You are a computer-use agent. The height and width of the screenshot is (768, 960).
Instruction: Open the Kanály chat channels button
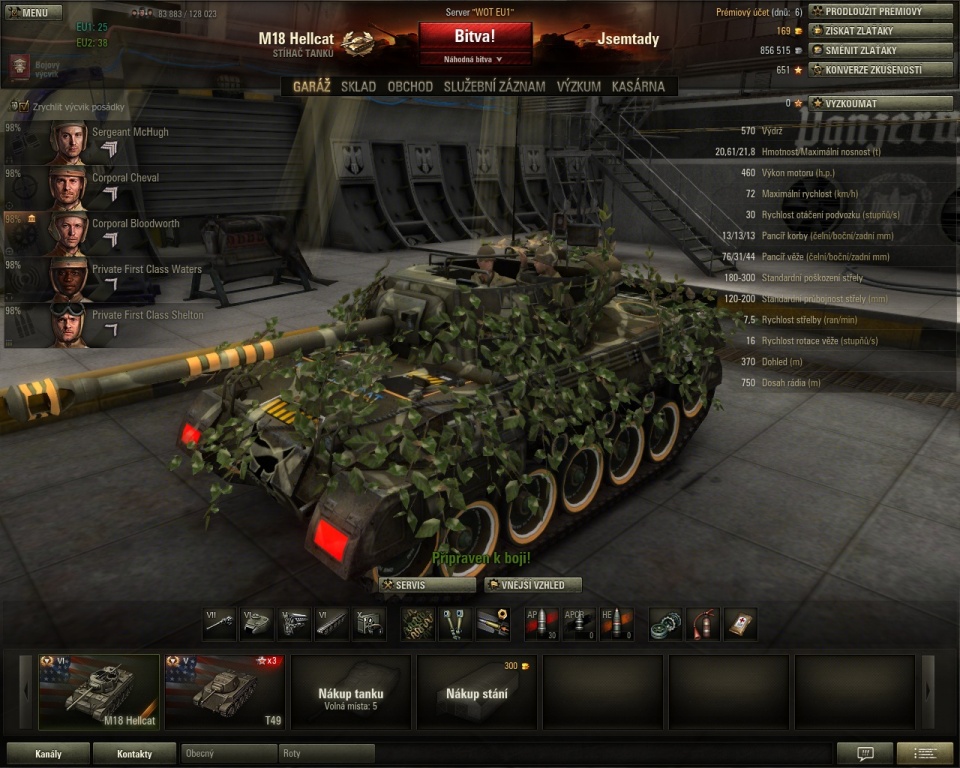[x=48, y=754]
